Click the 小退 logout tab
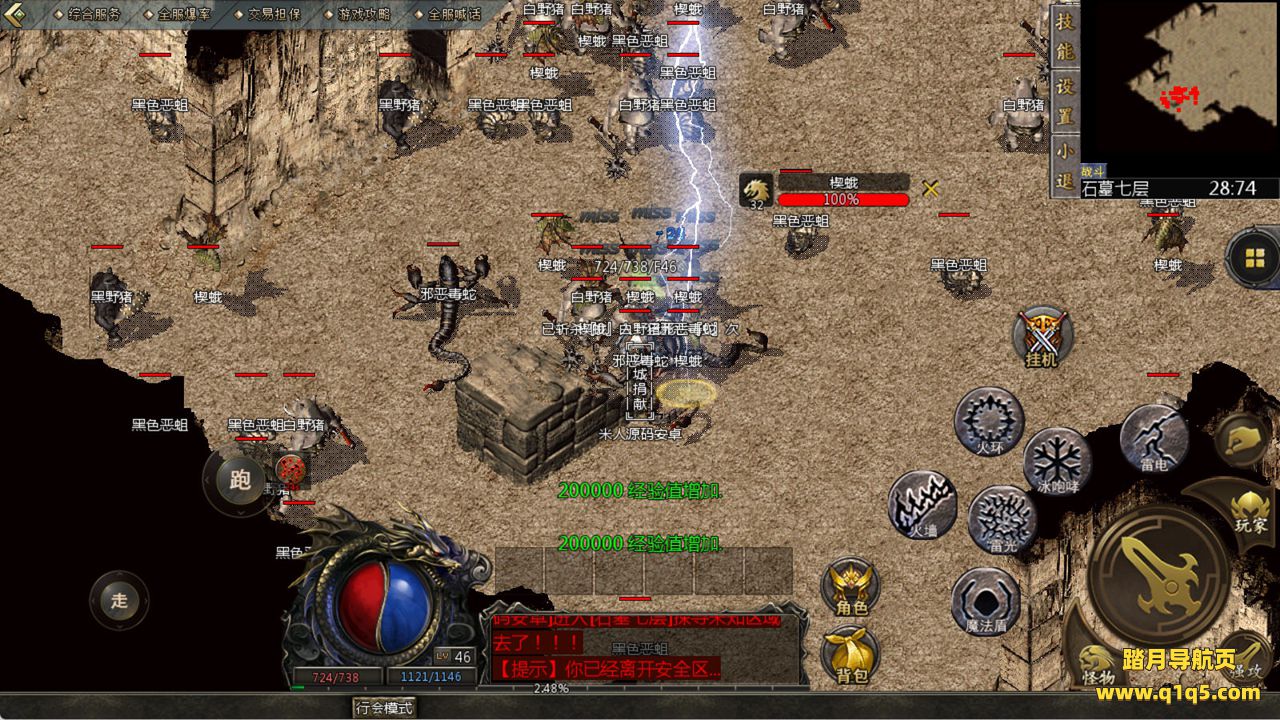Viewport: 1280px width, 720px height. click(1065, 166)
